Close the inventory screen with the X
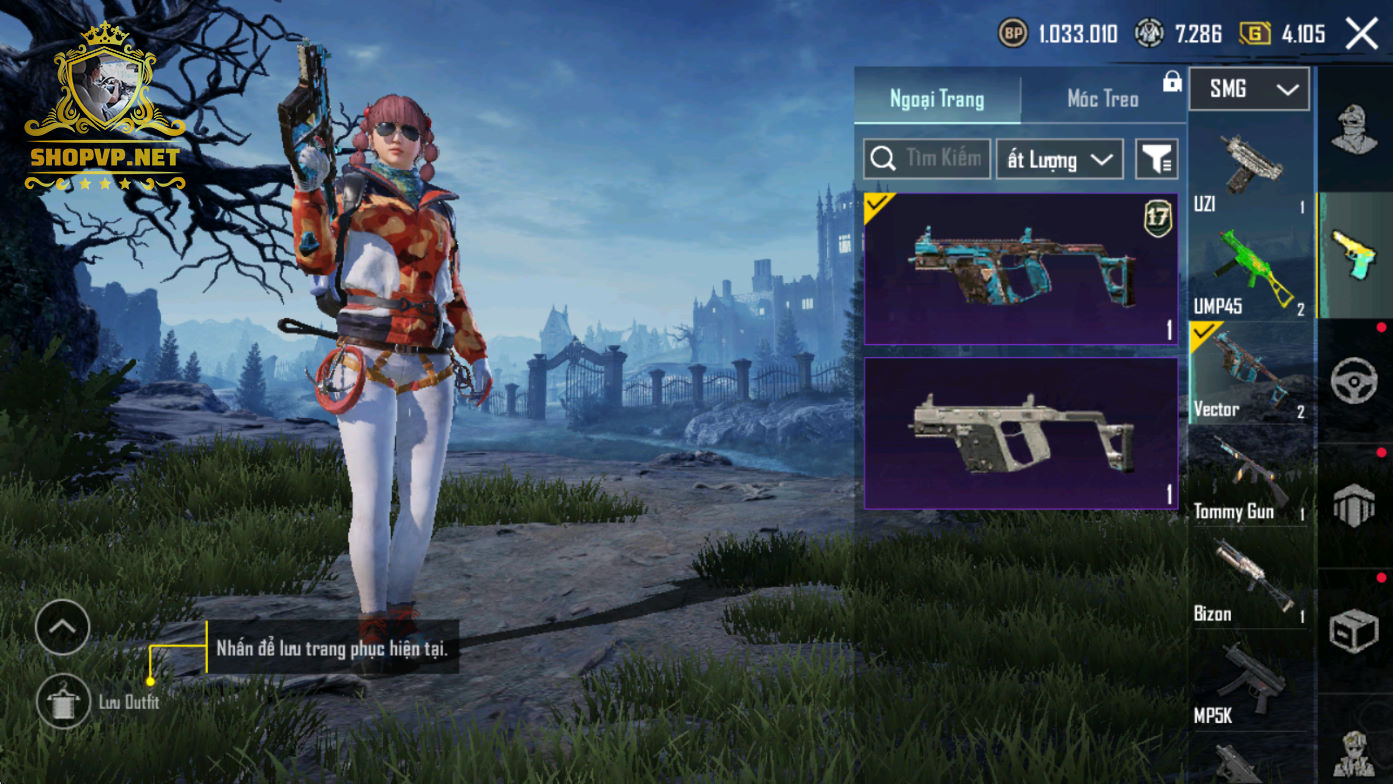Screen dimensions: 1393x784 (1361, 34)
